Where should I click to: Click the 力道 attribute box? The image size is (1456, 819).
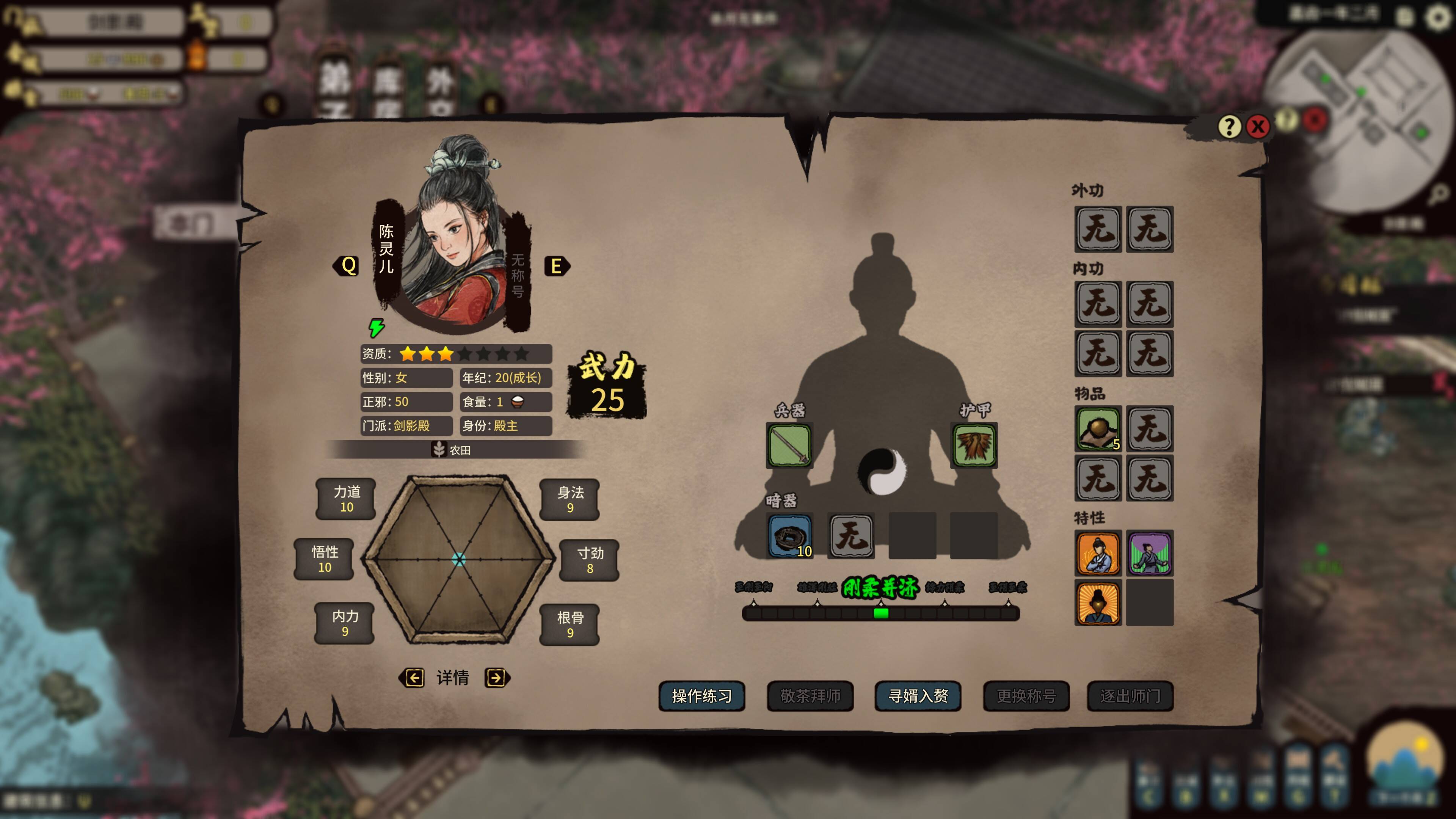346,499
